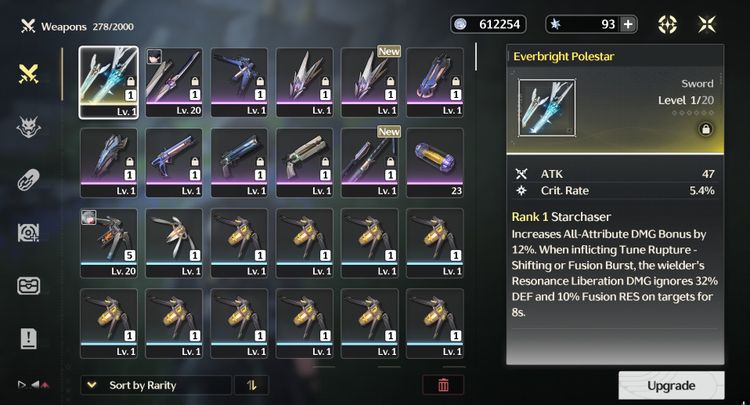The height and width of the screenshot is (405, 750).
Task: Select the highlighted Everbright Polestar slot
Action: coord(110,83)
